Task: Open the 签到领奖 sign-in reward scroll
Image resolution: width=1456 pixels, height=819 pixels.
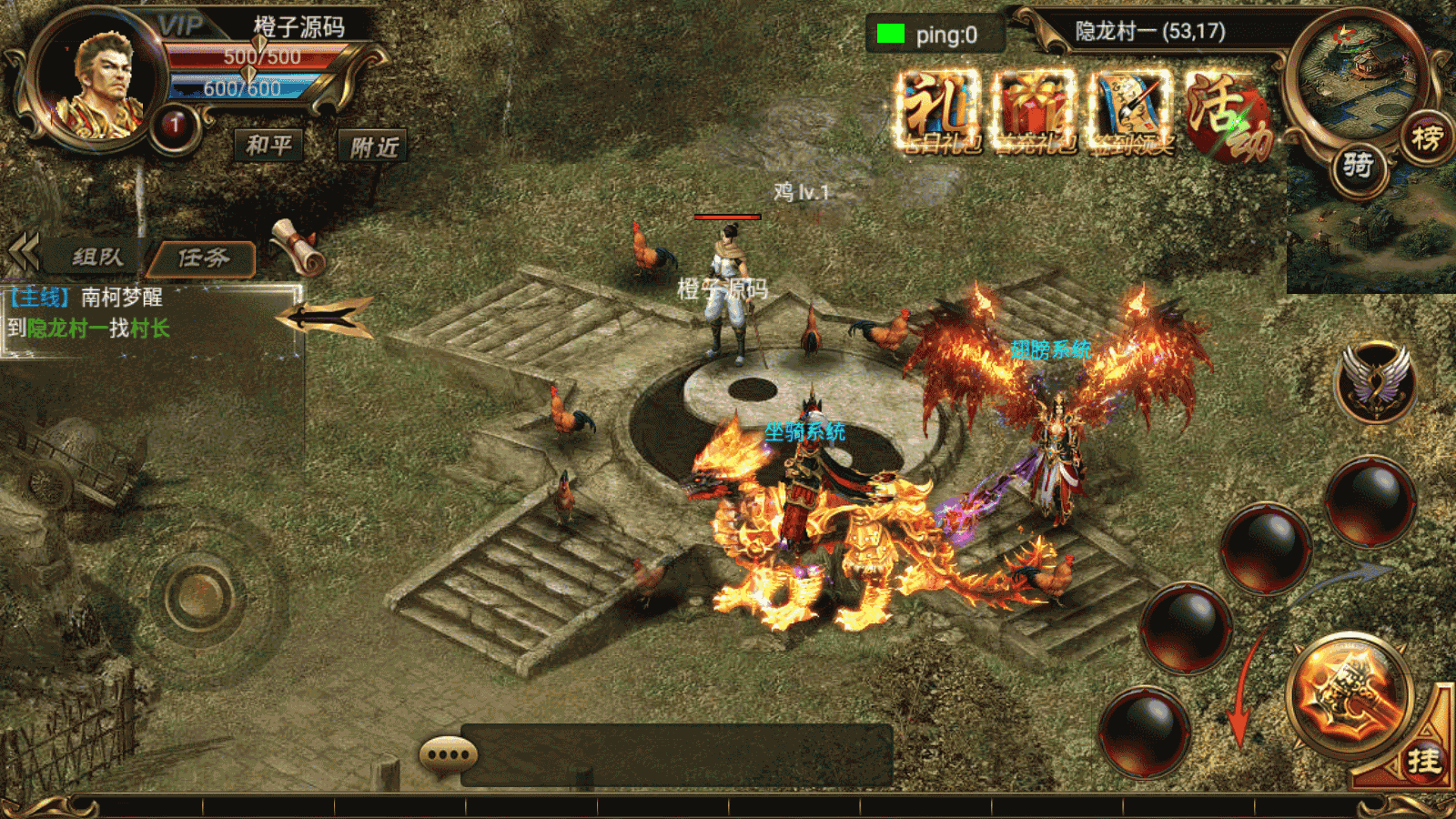Action: [1131, 112]
